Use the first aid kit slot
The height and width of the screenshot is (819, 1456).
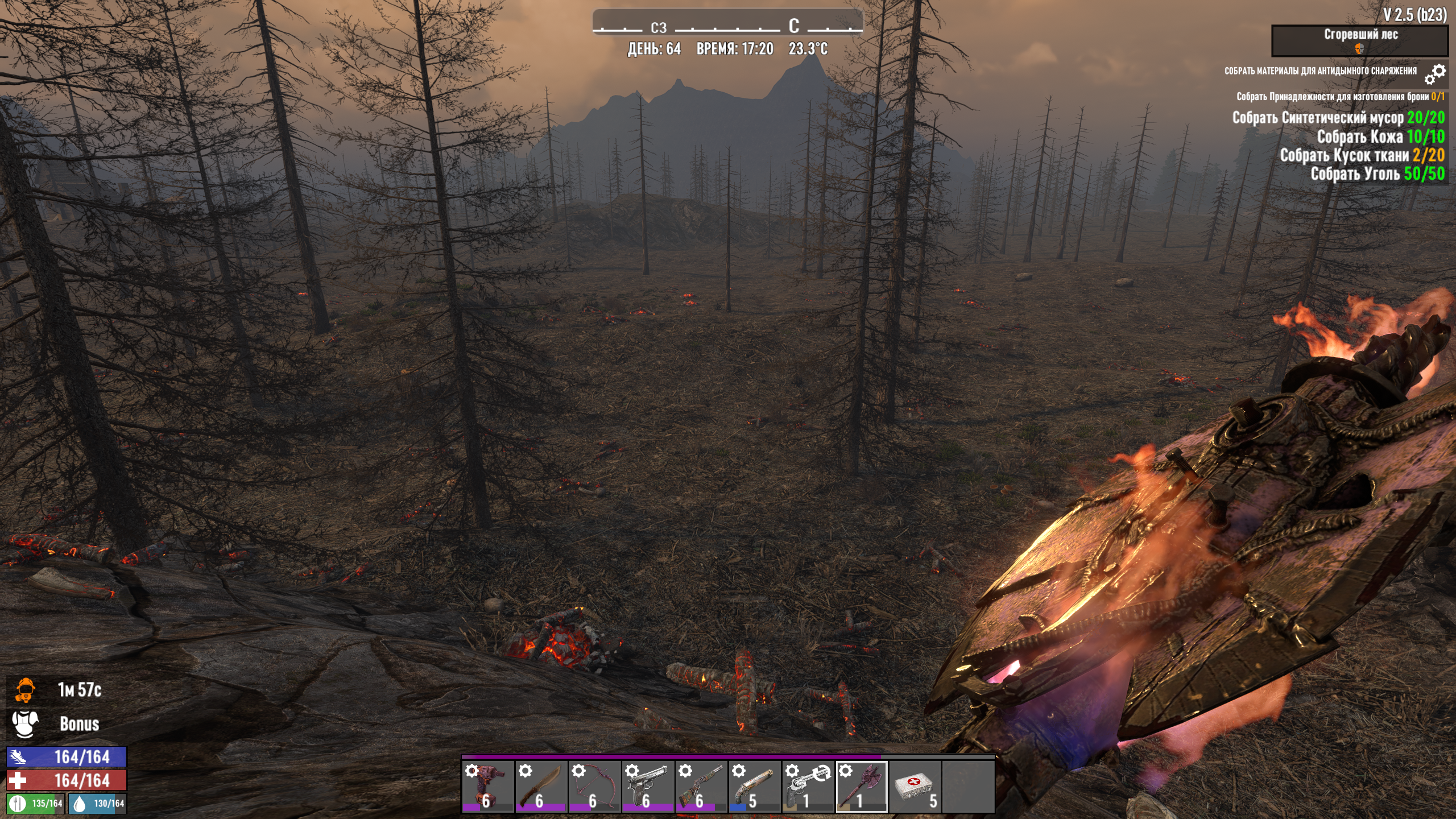(915, 787)
